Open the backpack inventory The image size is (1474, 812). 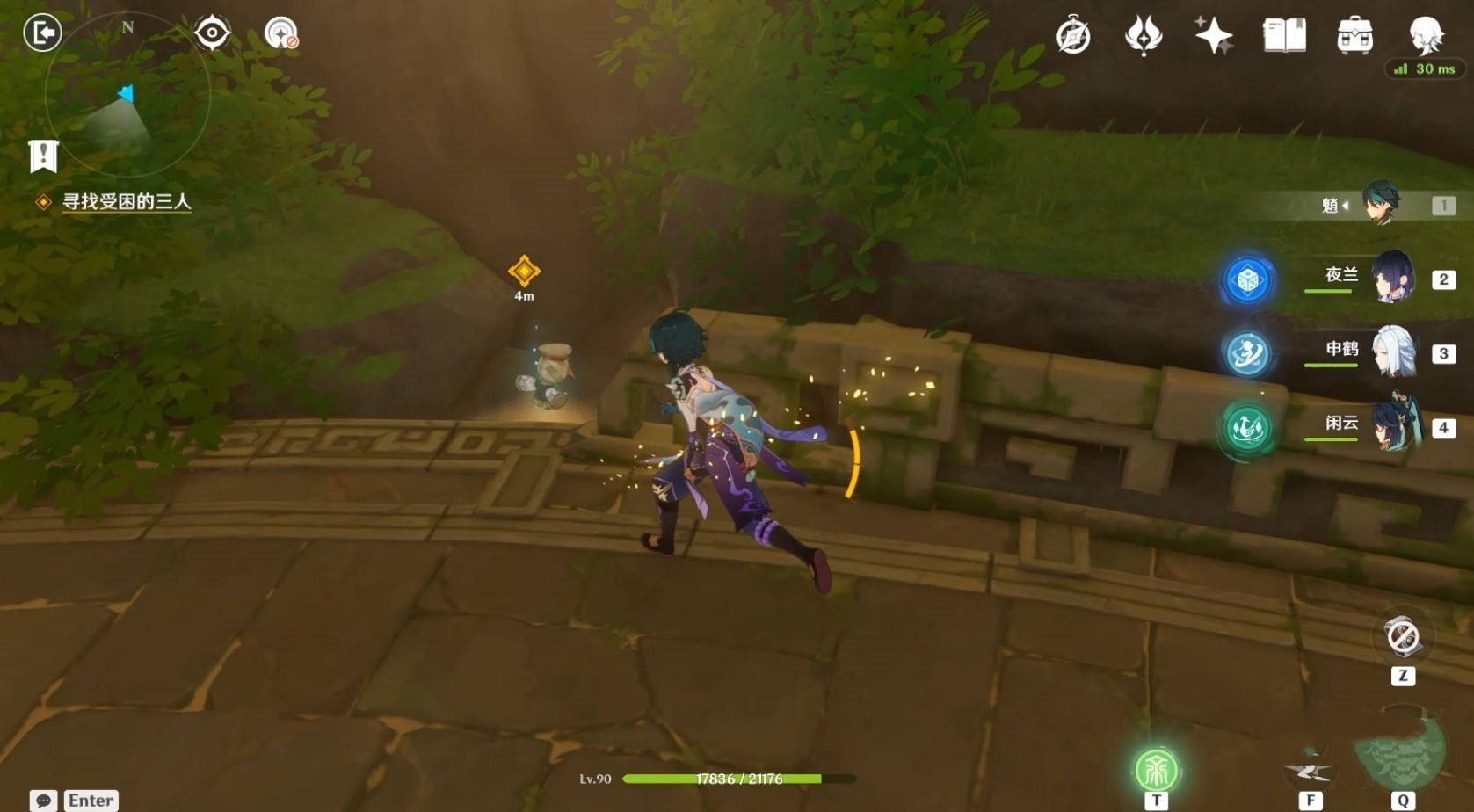[1354, 36]
